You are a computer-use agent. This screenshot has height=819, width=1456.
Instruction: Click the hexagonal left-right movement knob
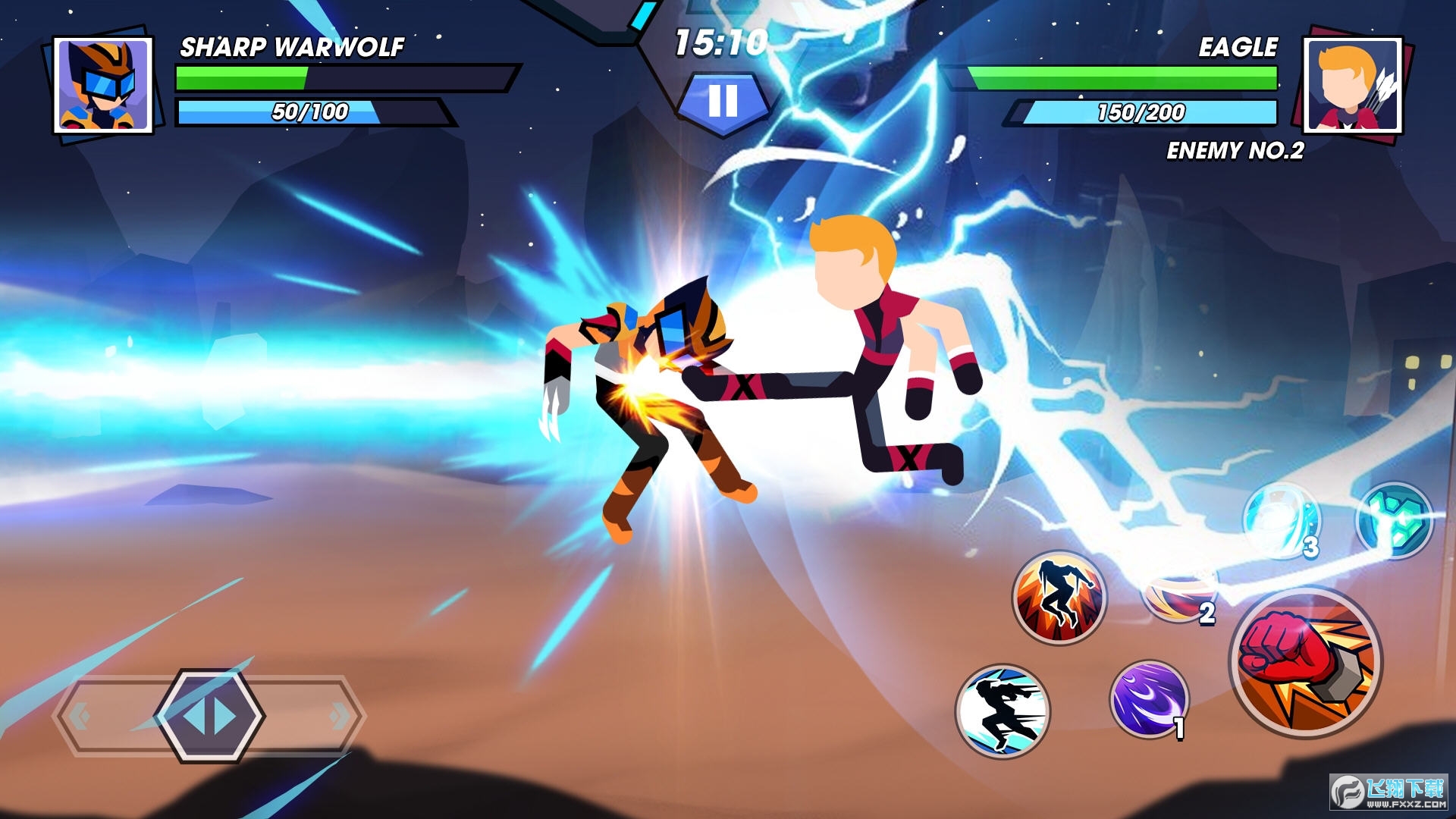(210, 715)
